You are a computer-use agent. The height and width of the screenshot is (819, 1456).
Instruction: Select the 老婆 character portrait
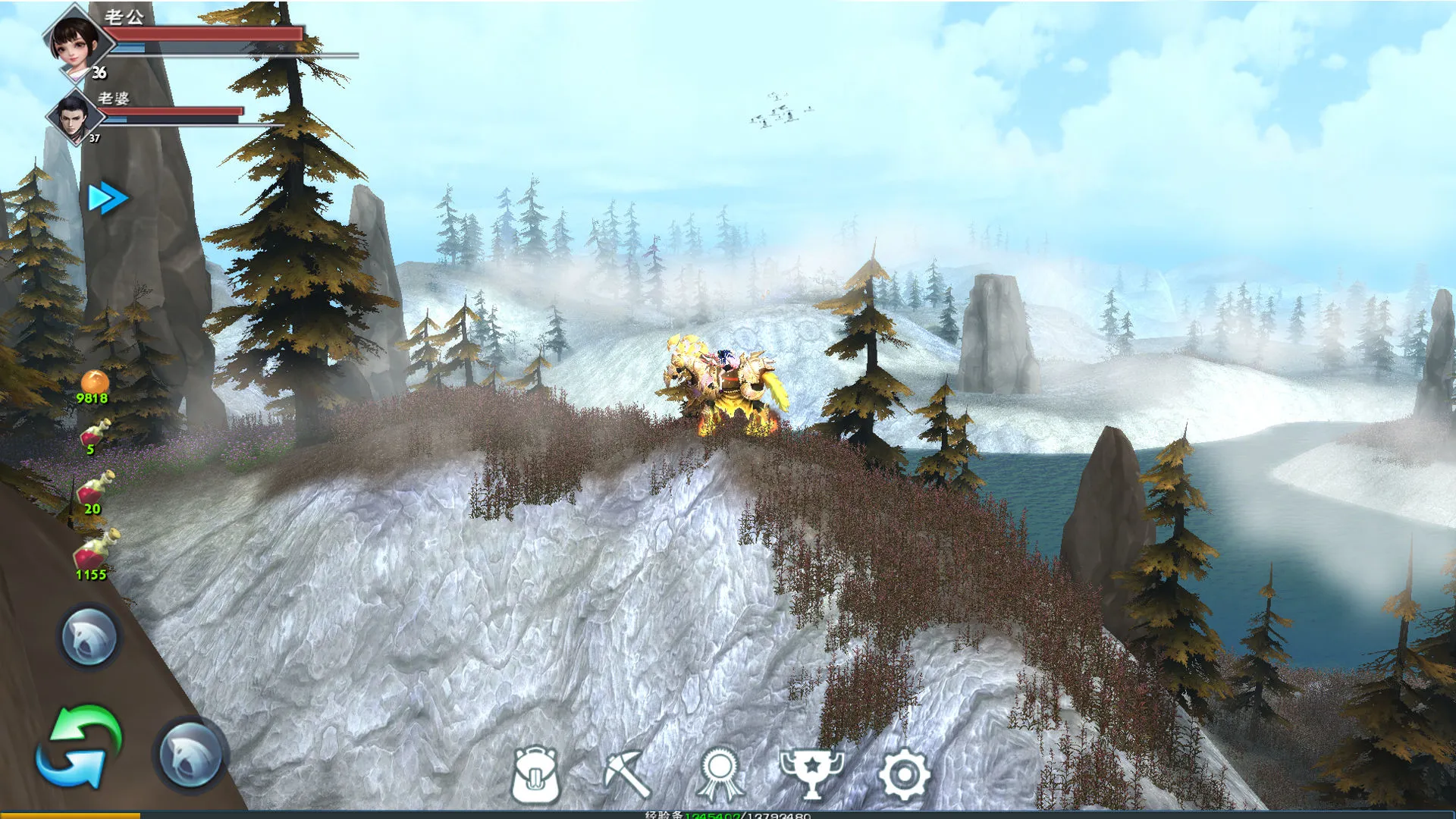point(73,117)
